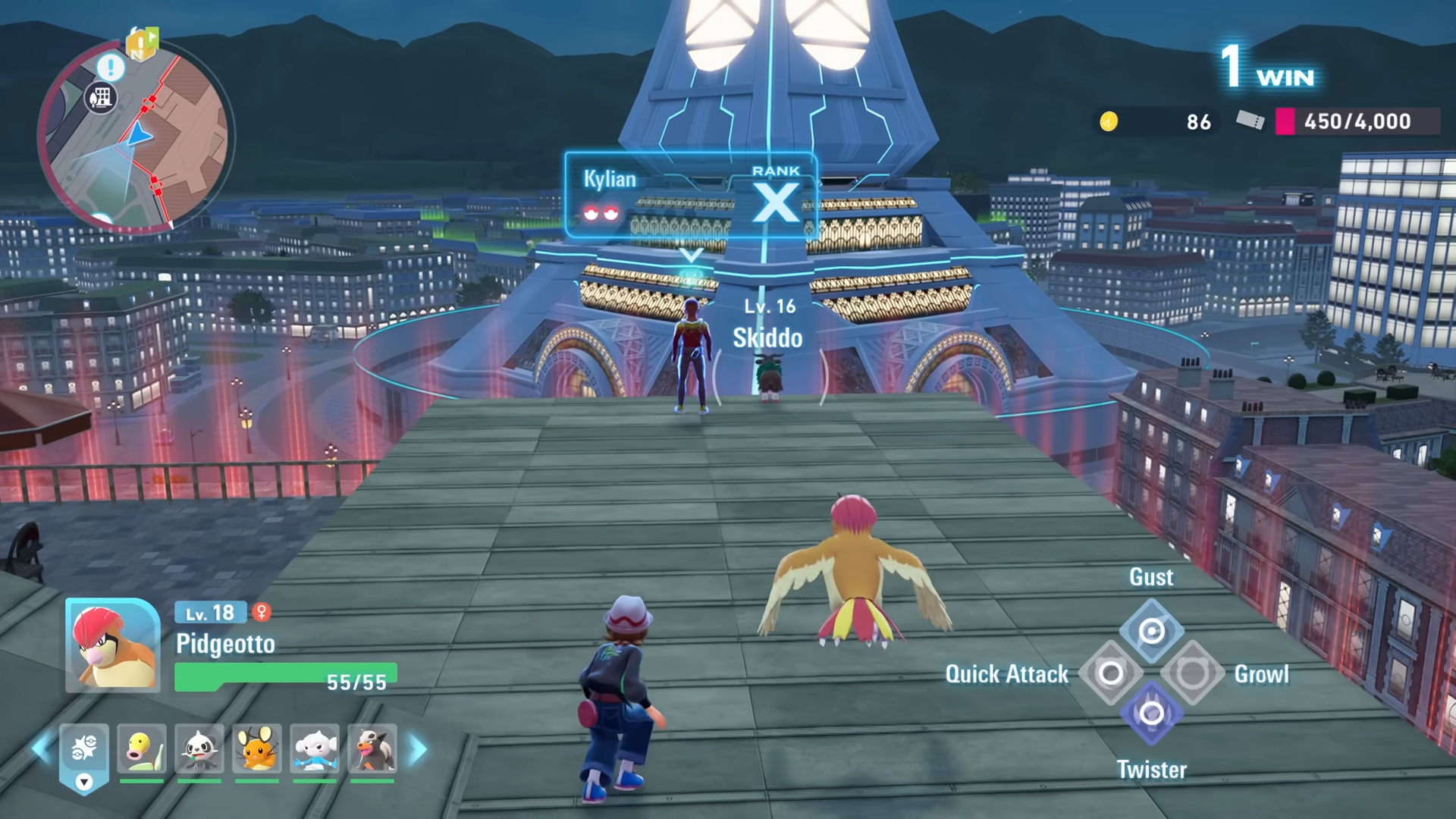Click the Poké Ball battle slot icon

point(86,747)
